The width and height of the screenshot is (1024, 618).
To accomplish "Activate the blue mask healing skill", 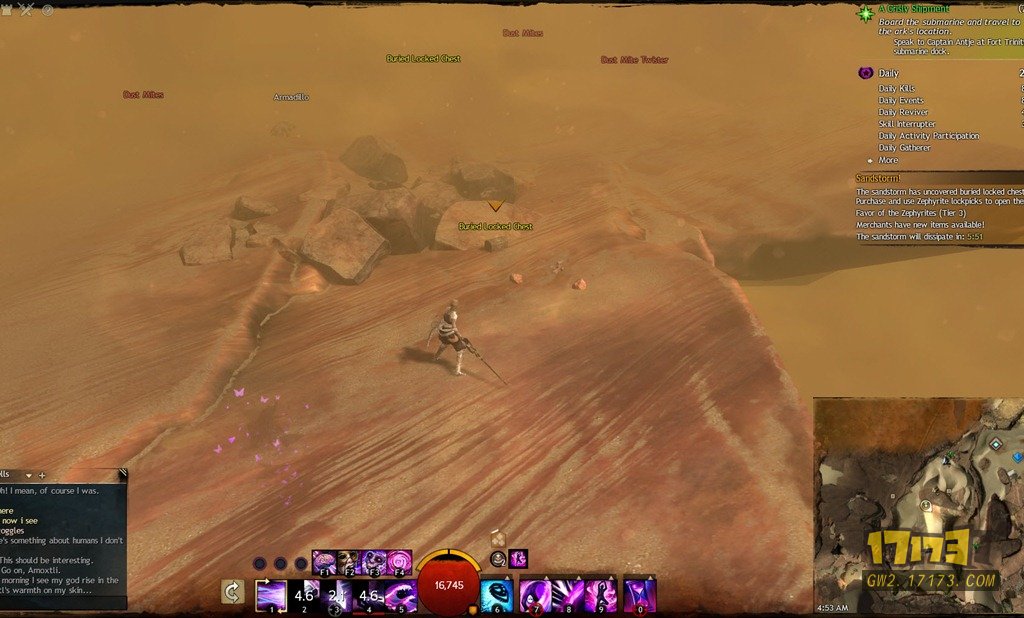I will pos(496,595).
